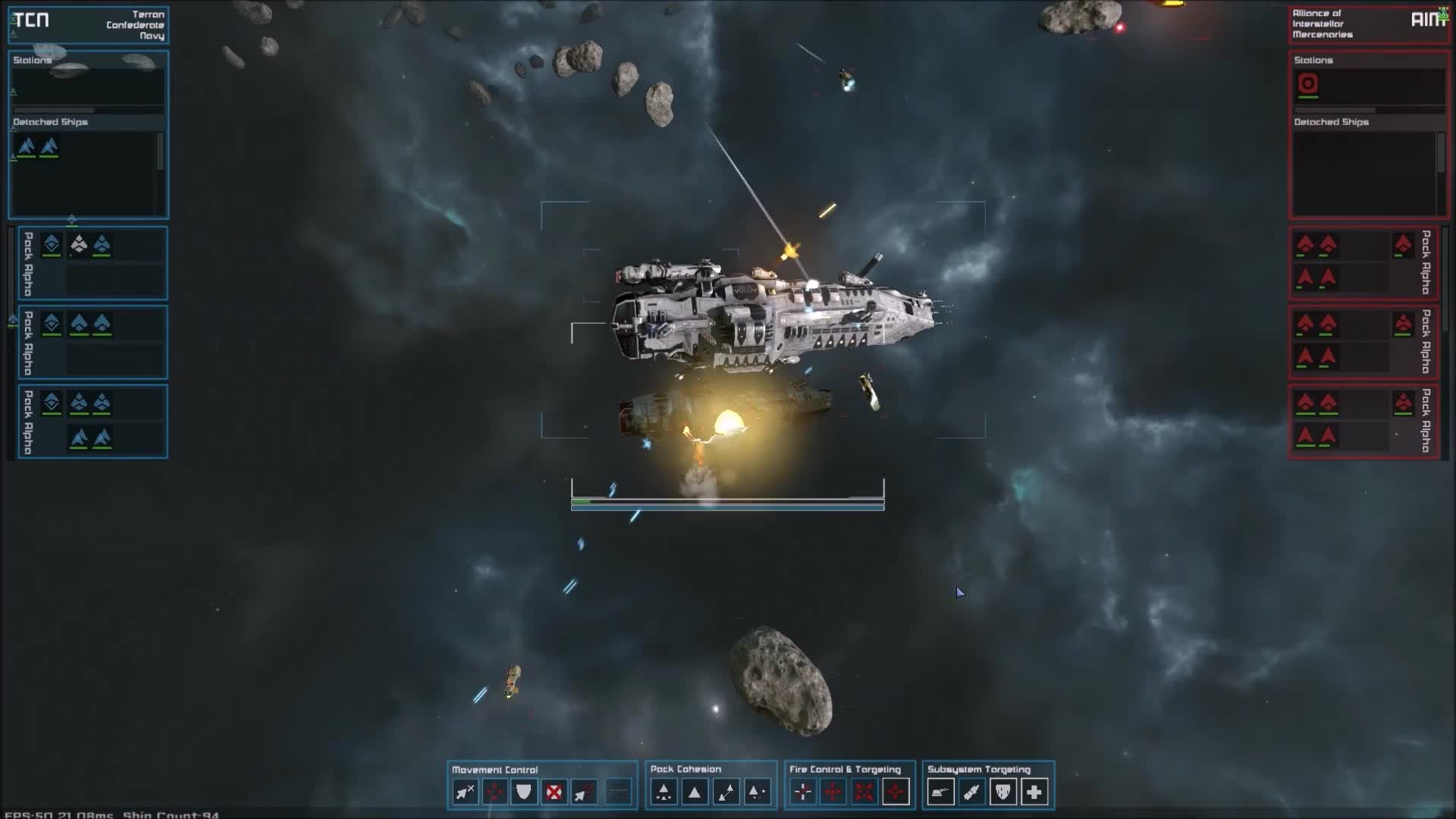Select the focus-fire crosshair in Fire Control & Targeting
Viewport: 1456px width, 819px height.
coord(802,792)
